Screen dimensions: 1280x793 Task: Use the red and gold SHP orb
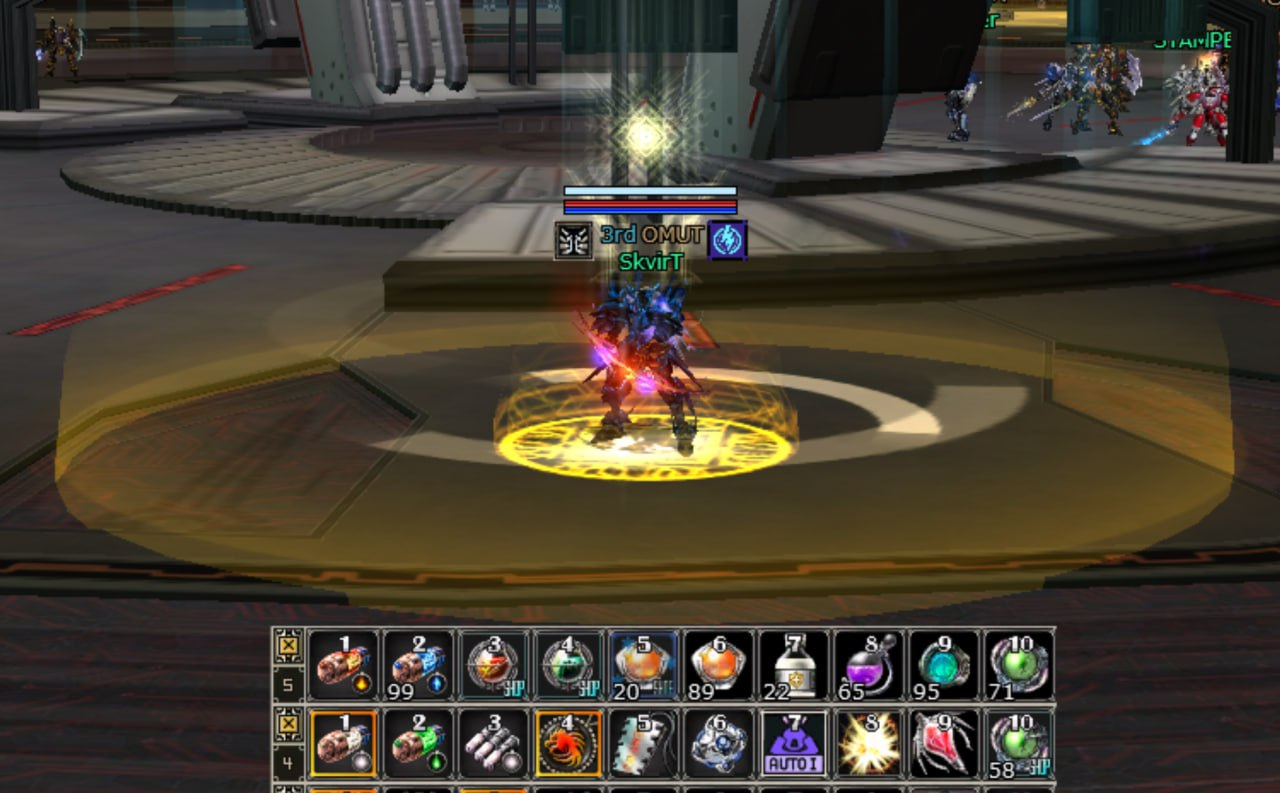click(x=494, y=665)
